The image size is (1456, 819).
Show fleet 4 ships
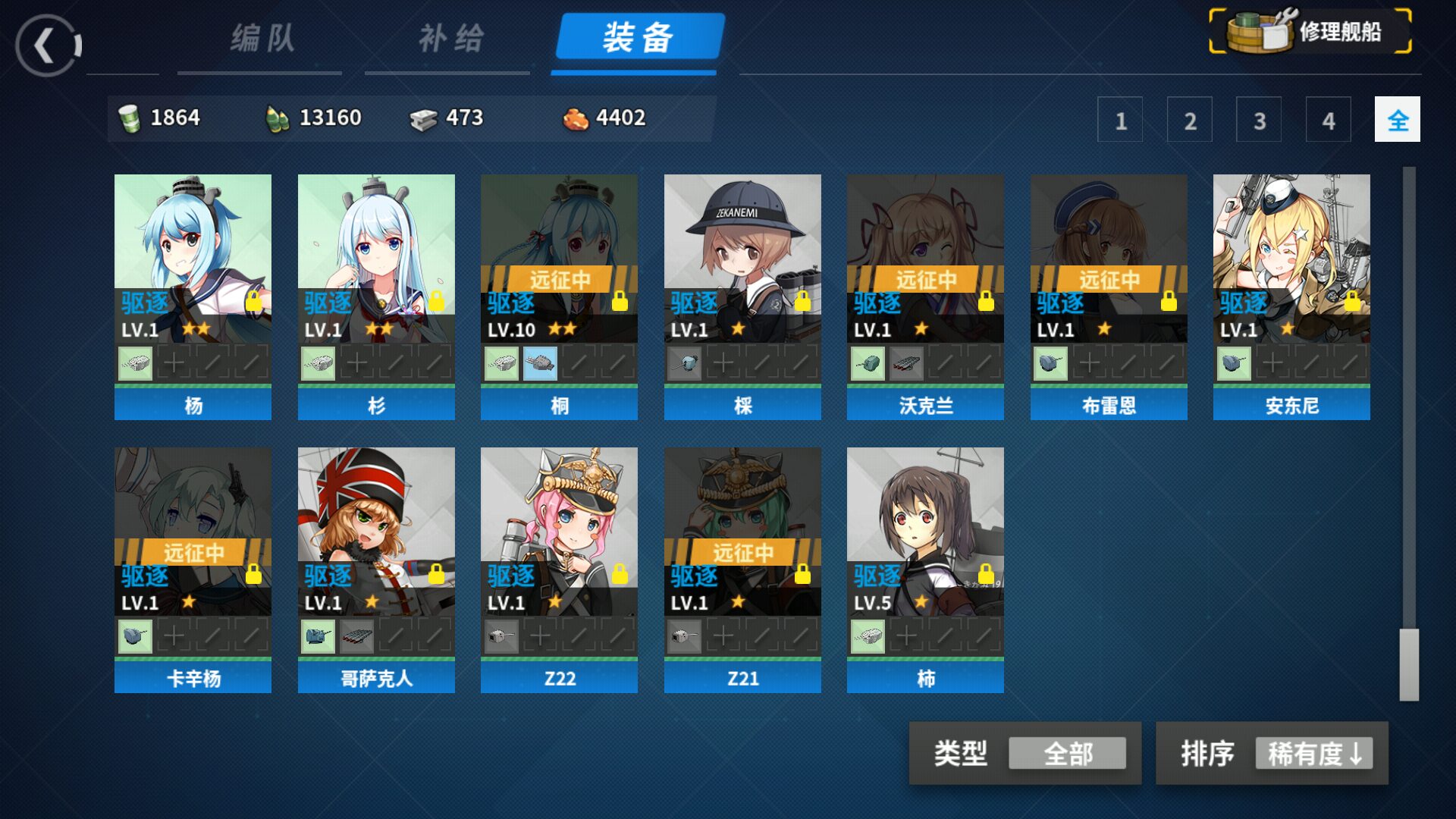click(1328, 120)
